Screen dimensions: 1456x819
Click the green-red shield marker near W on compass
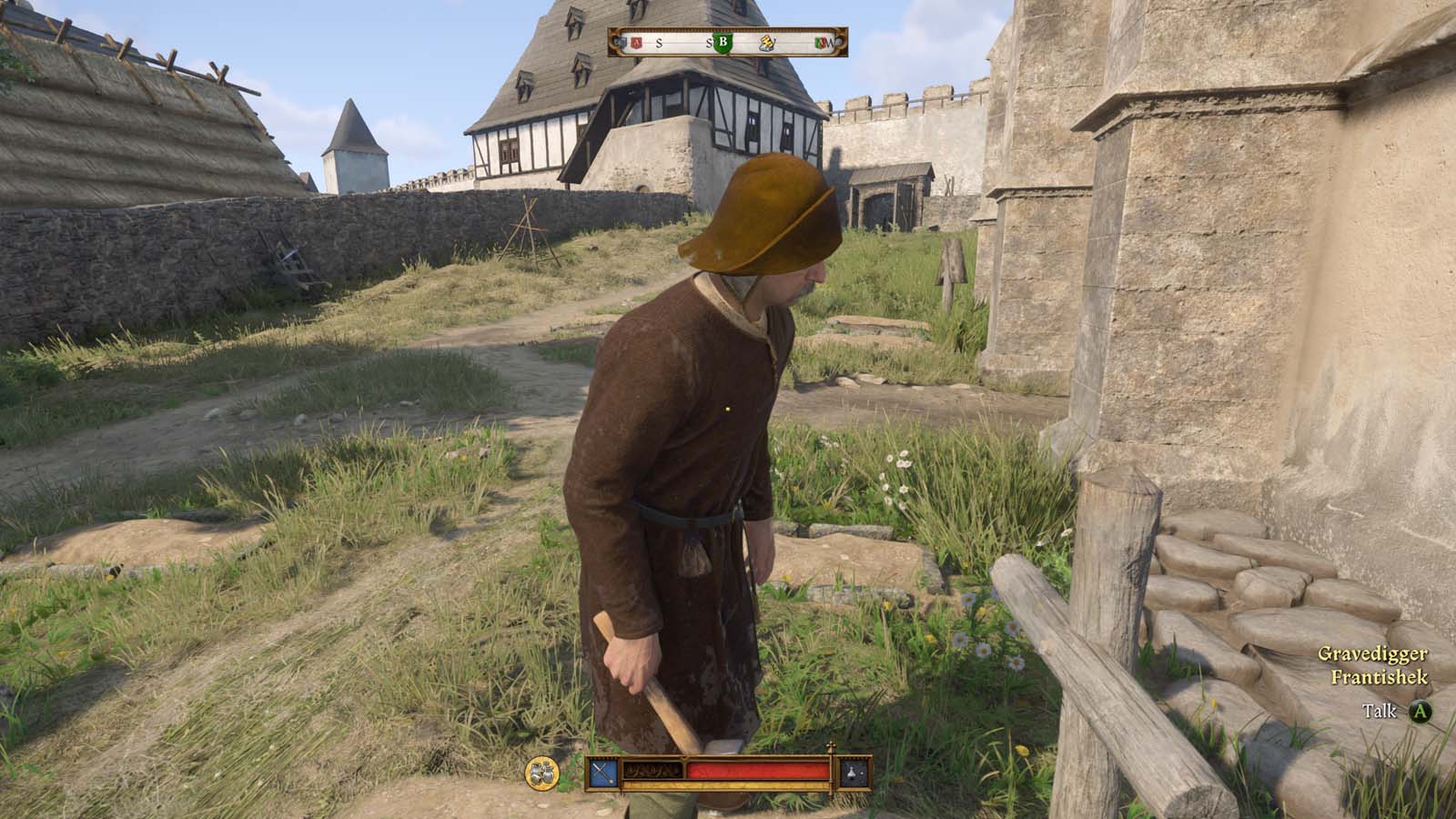821,42
